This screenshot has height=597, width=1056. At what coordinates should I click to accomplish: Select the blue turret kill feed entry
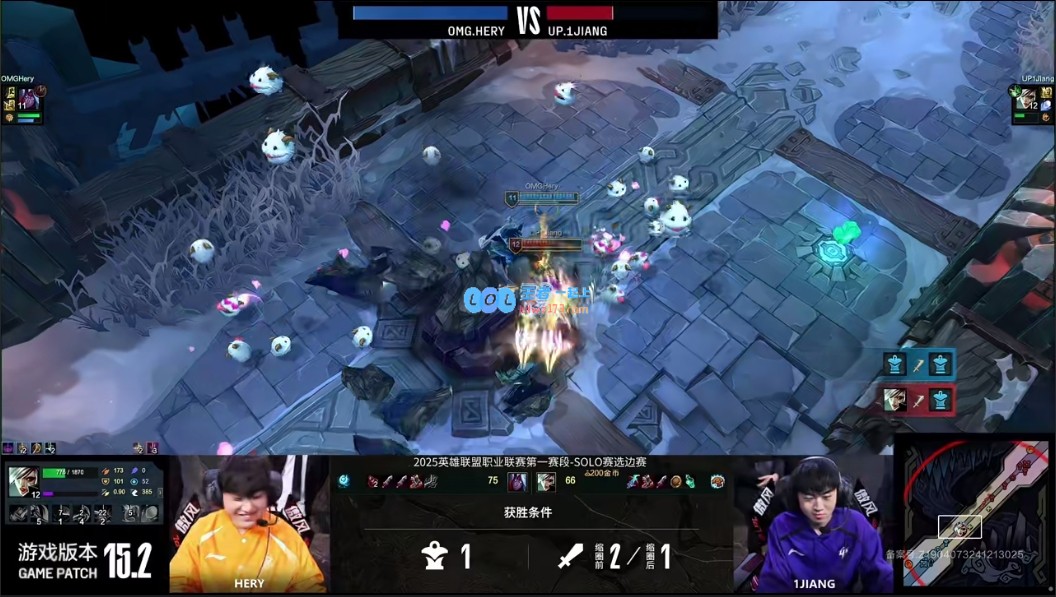(917, 364)
